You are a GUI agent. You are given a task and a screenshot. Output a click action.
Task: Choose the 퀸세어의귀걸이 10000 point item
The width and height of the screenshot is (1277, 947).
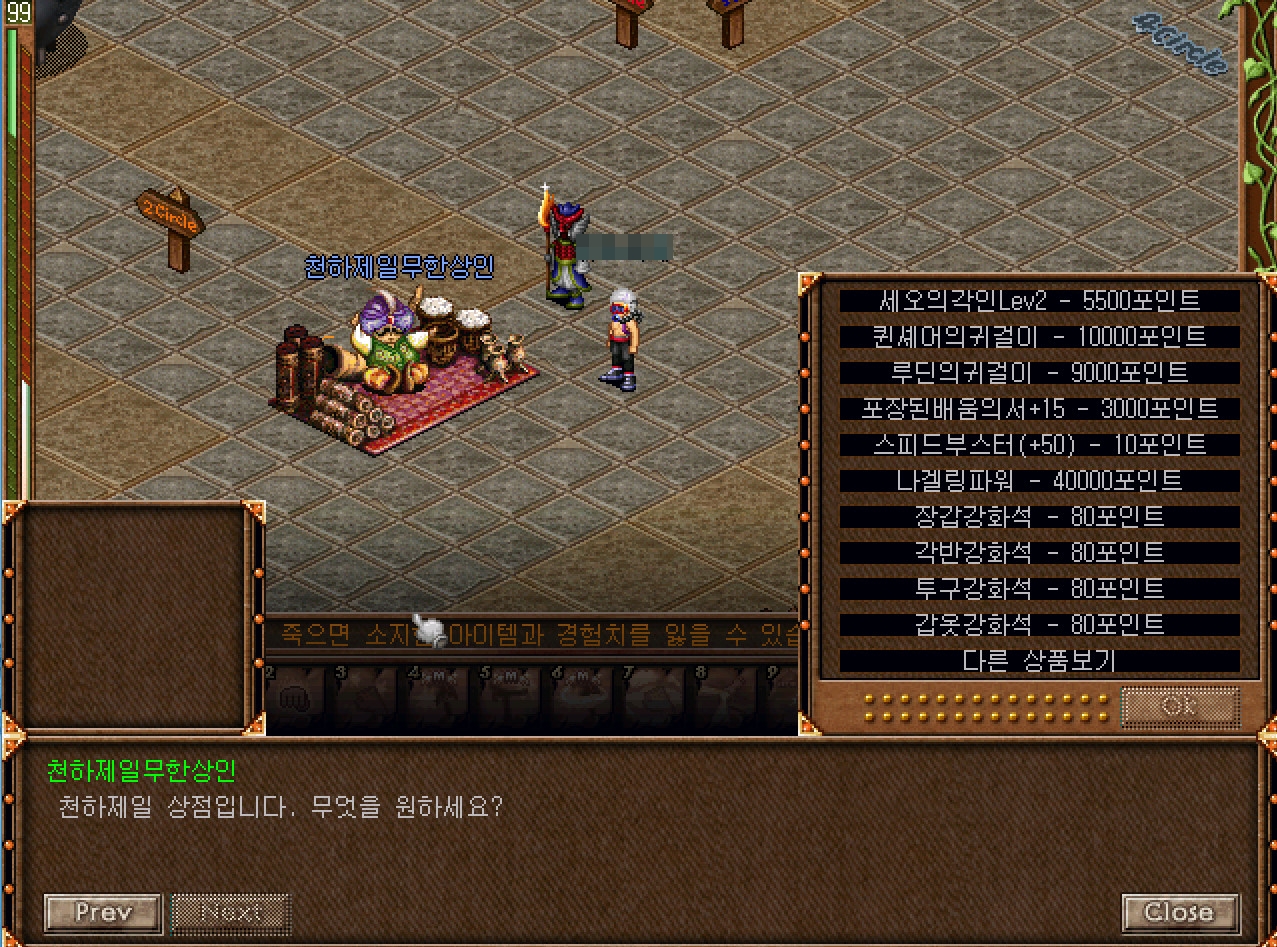click(x=1039, y=337)
